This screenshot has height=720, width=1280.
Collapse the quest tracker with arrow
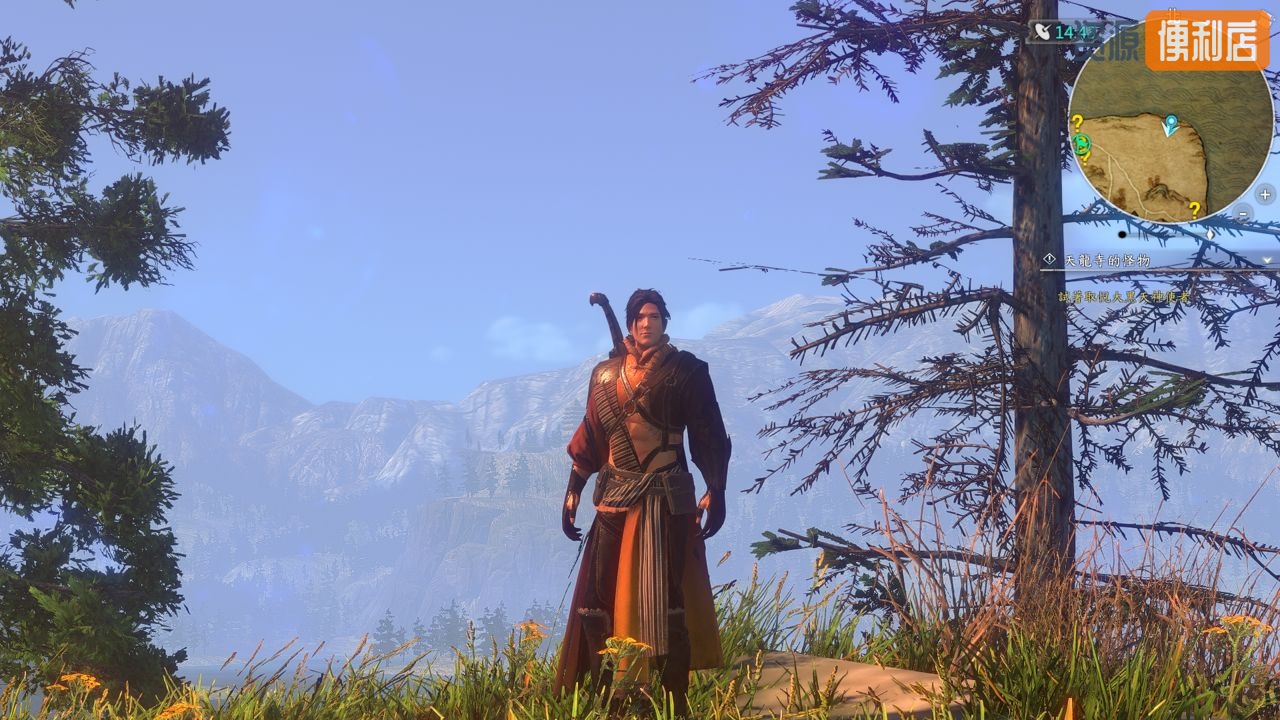pyautogui.click(x=1268, y=260)
